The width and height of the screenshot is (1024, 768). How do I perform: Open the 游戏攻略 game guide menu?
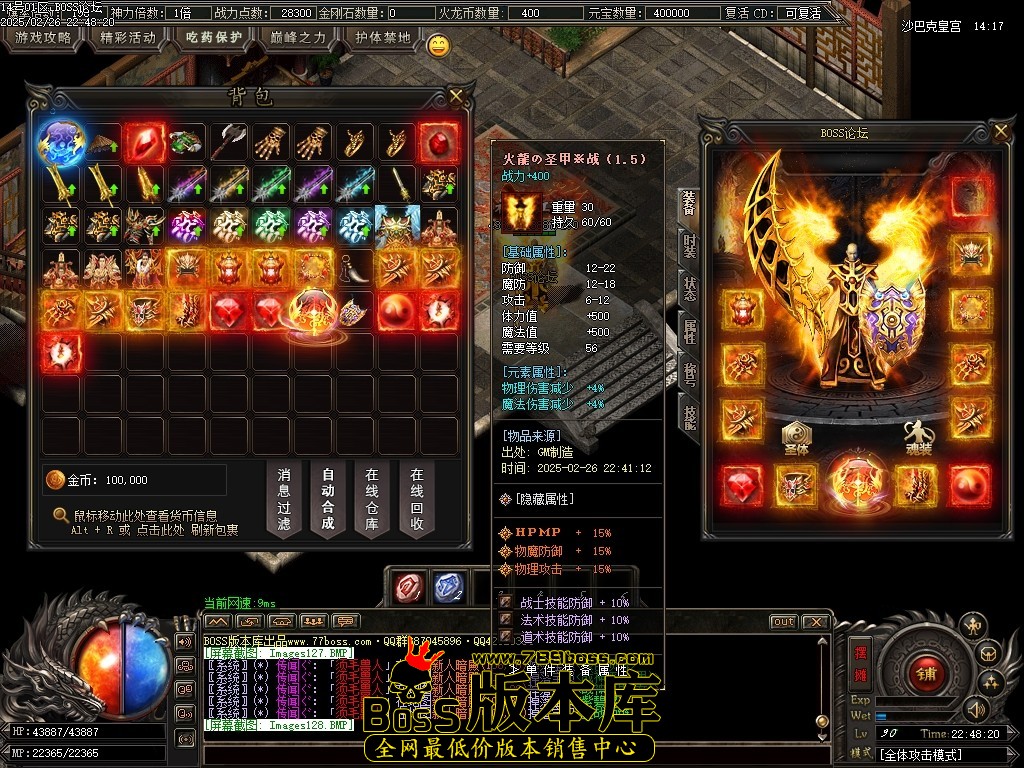coord(43,39)
